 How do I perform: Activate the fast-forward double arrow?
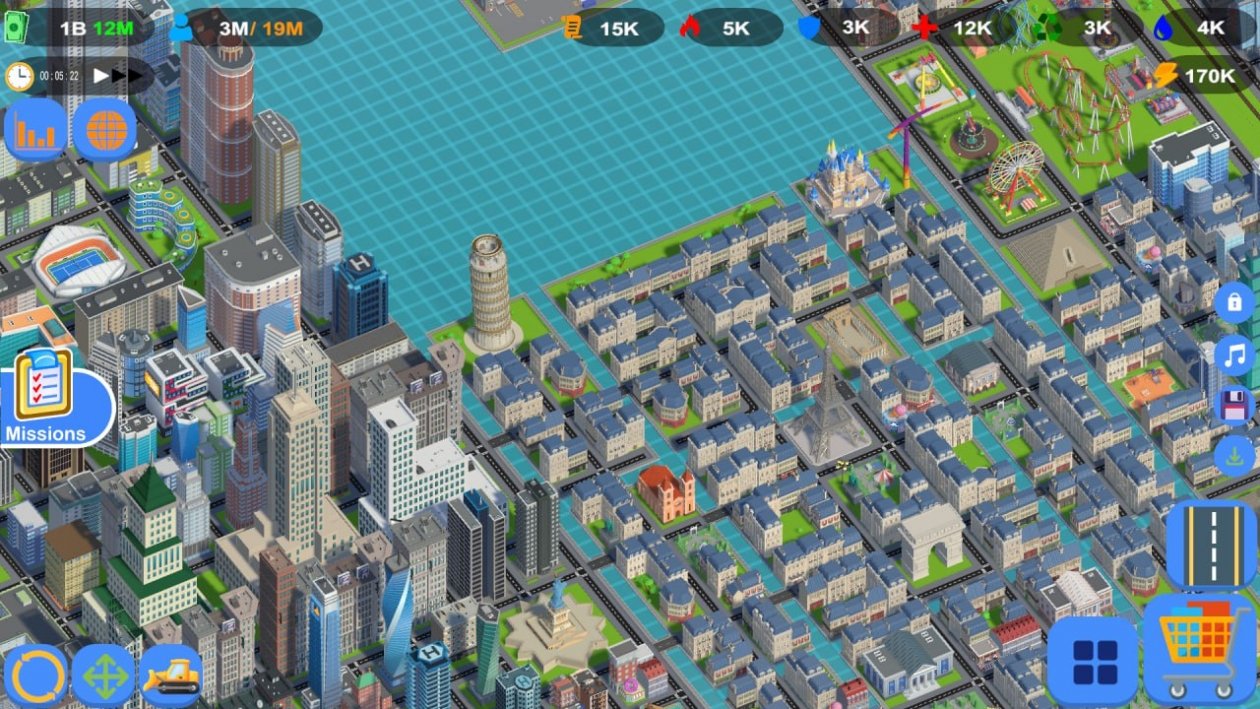126,75
